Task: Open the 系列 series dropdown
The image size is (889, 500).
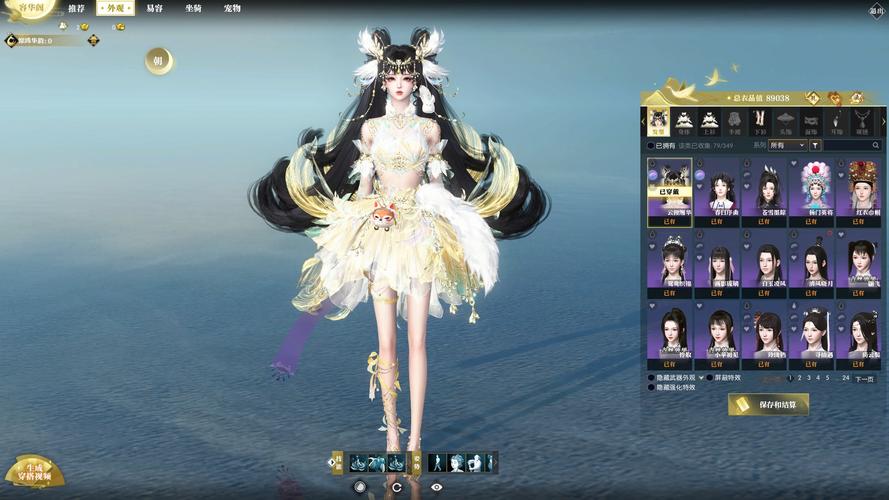Action: pos(788,145)
